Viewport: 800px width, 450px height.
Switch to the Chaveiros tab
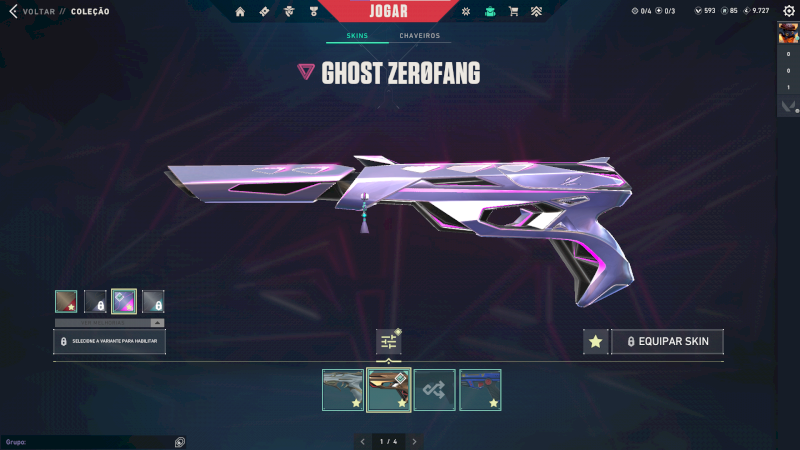pyautogui.click(x=419, y=36)
